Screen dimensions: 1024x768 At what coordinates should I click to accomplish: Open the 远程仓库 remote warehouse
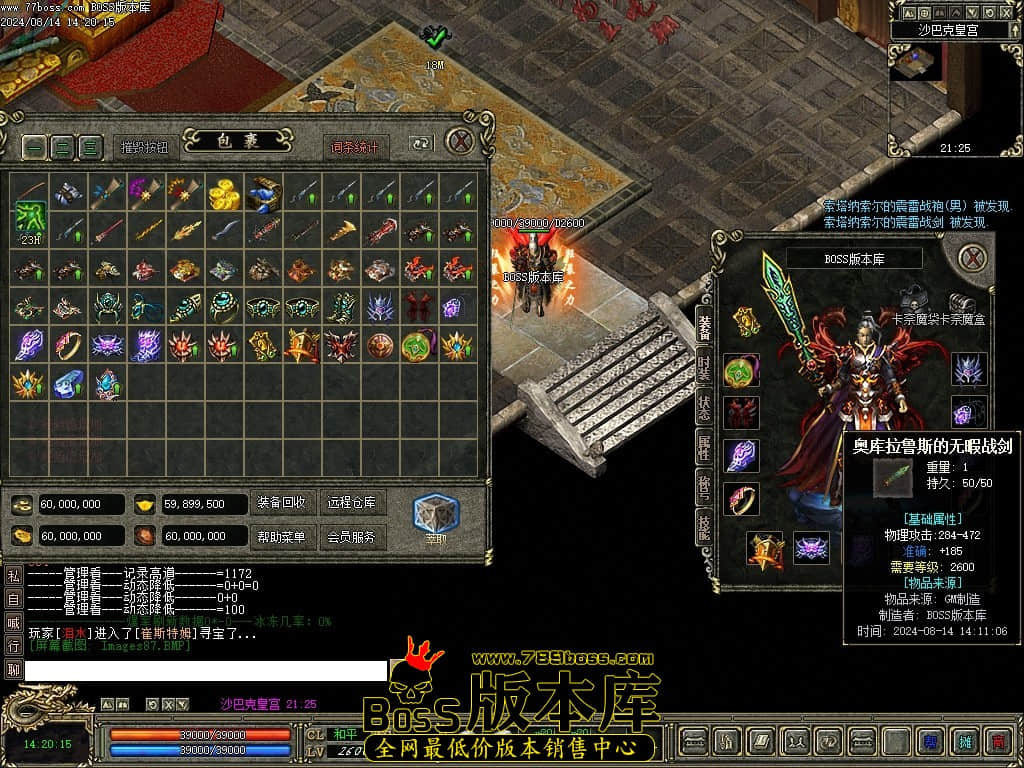coord(352,503)
